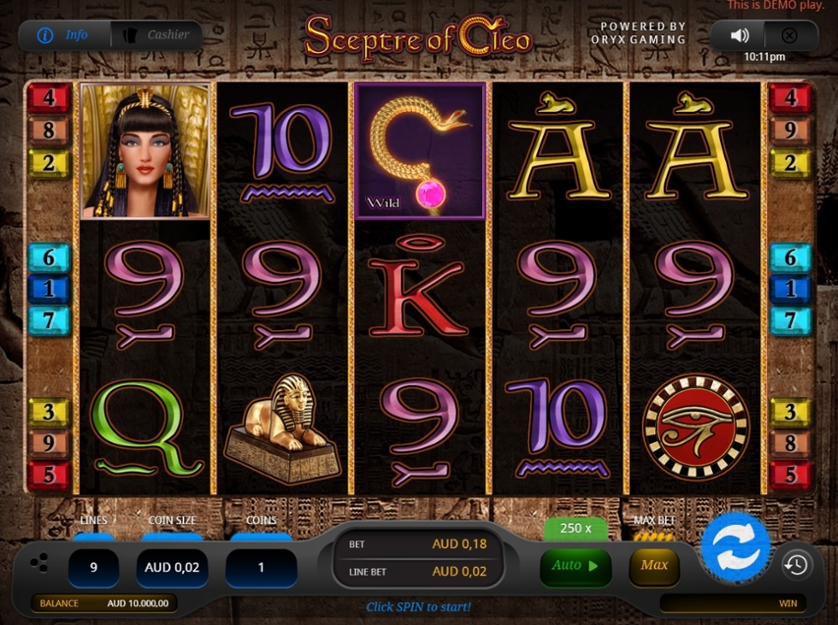Adjust the Coin Size value
Viewport: 838px width, 625px height.
coord(172,567)
